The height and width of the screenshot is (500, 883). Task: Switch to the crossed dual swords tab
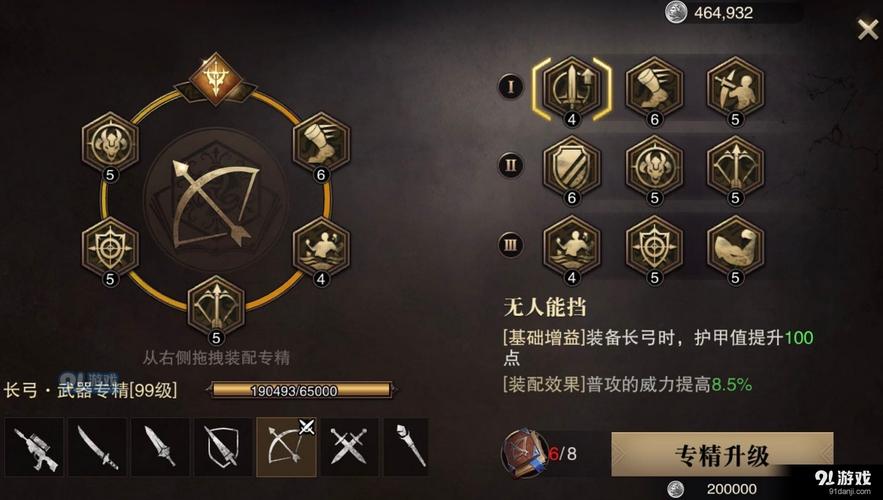tap(349, 446)
